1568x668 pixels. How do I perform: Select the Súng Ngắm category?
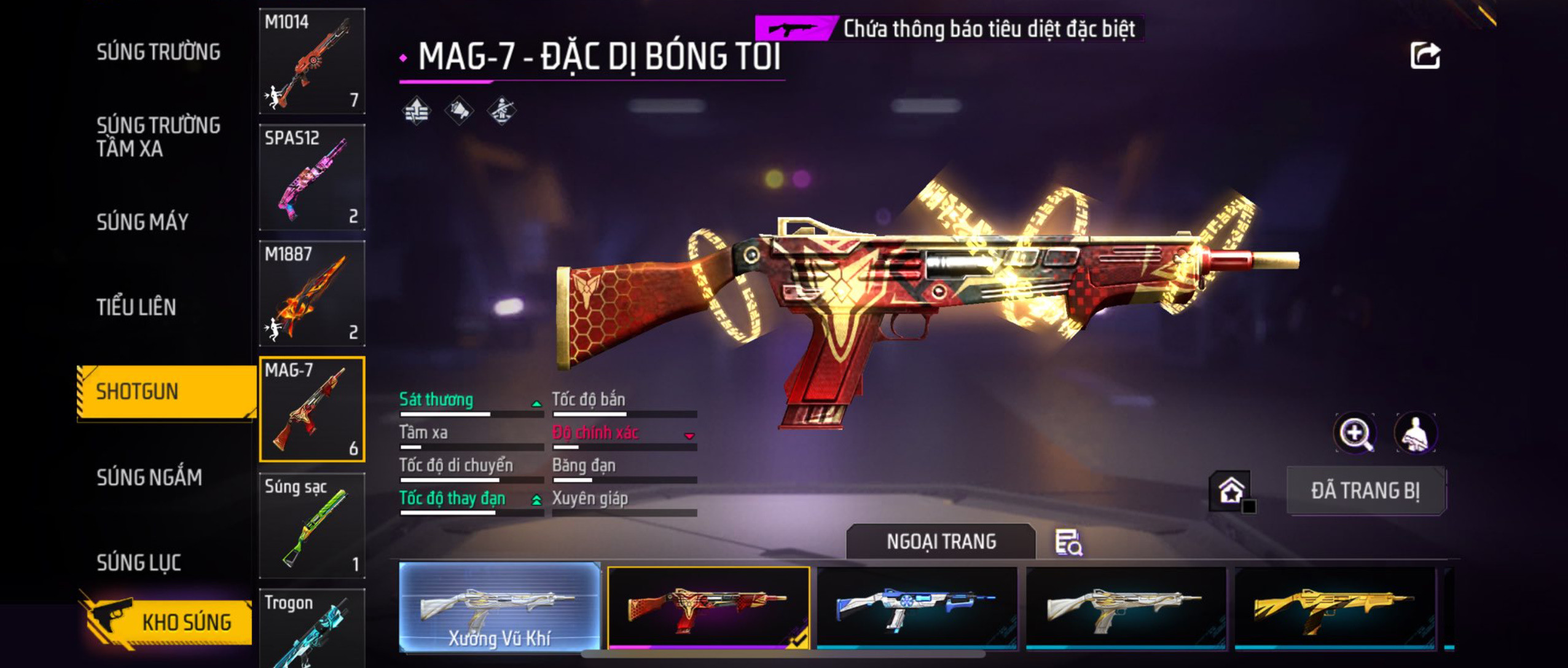coord(149,477)
